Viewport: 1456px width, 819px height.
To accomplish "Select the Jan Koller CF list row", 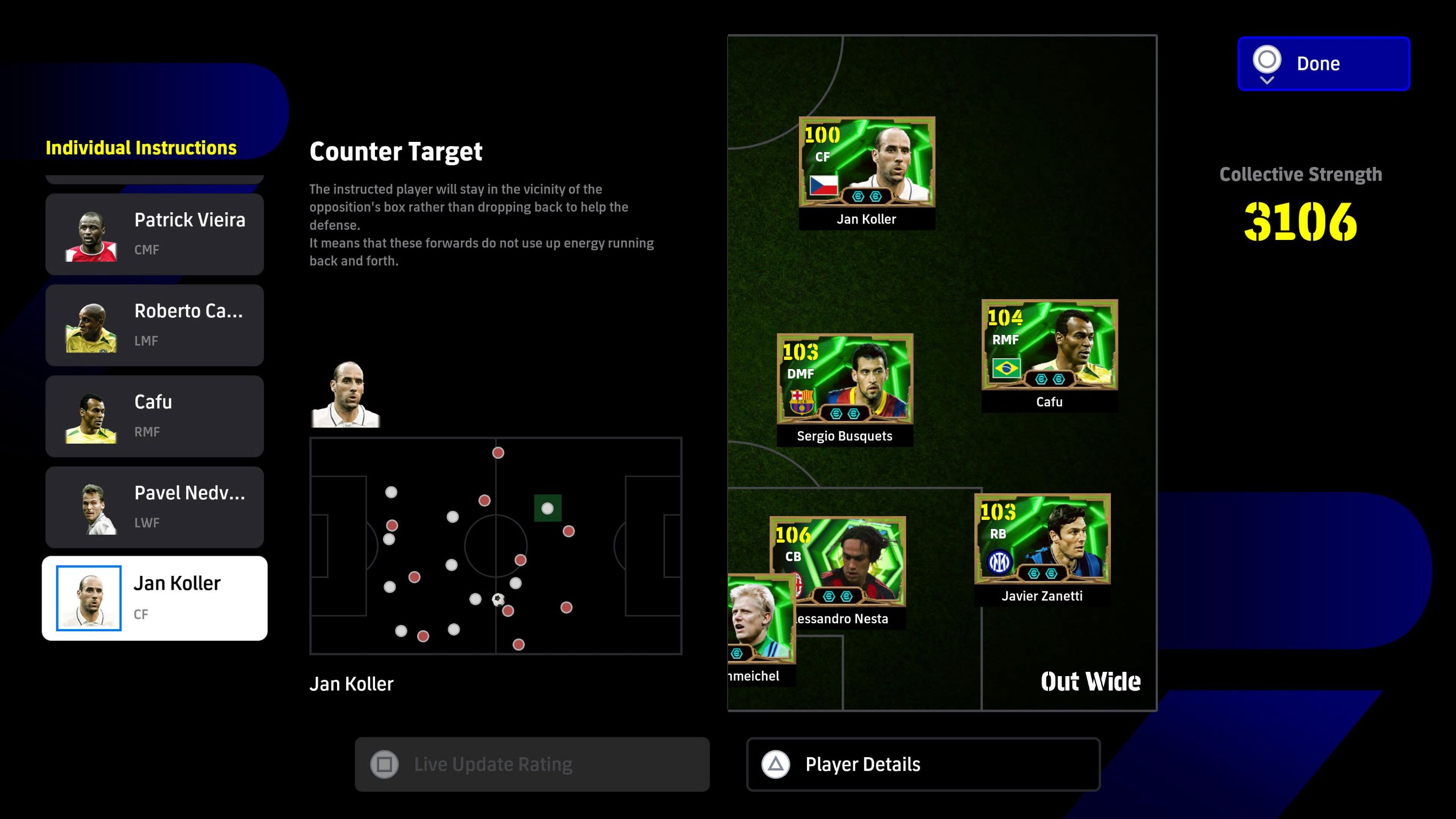I will [154, 598].
